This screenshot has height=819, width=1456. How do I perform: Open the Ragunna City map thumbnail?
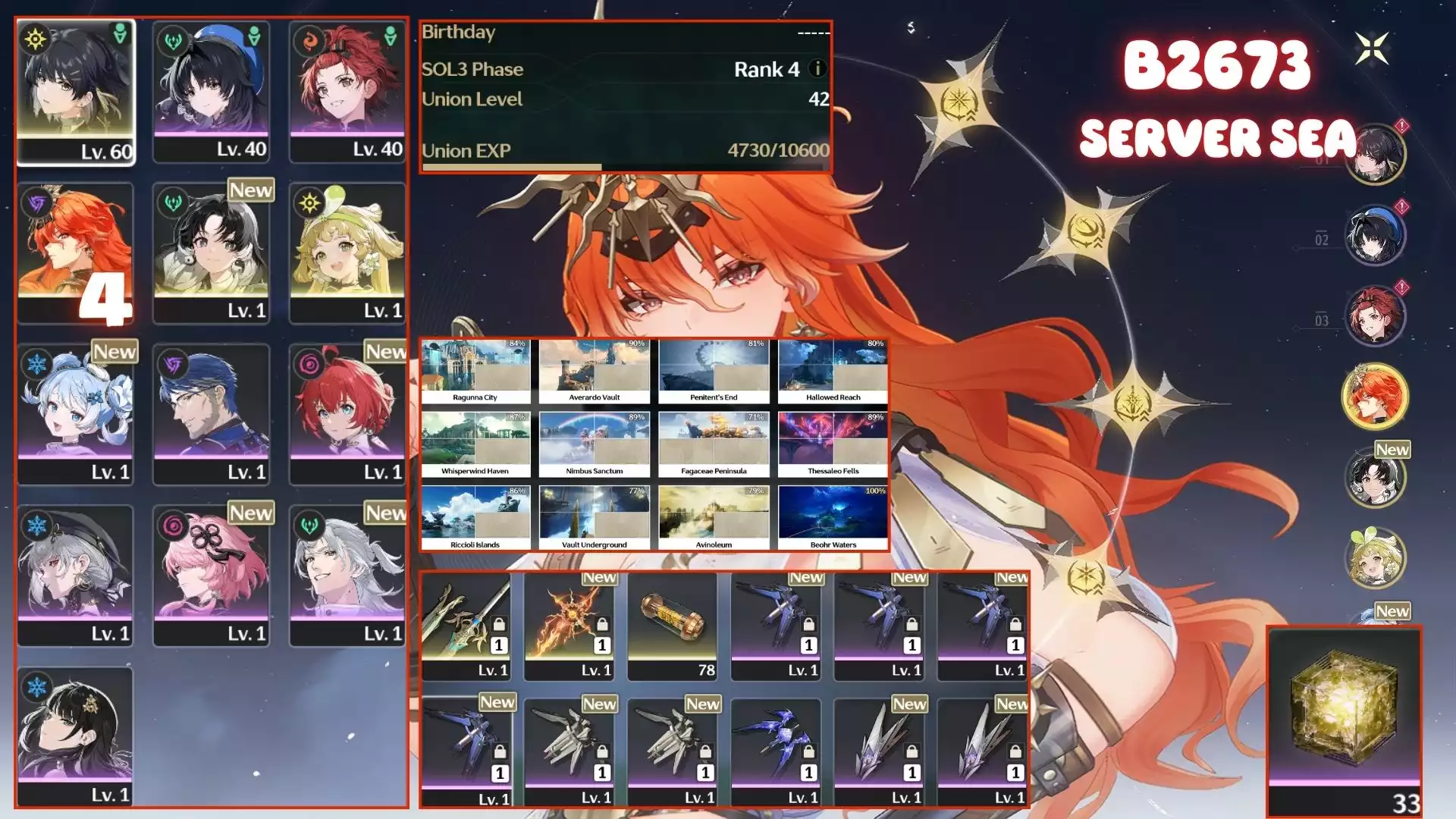(475, 371)
